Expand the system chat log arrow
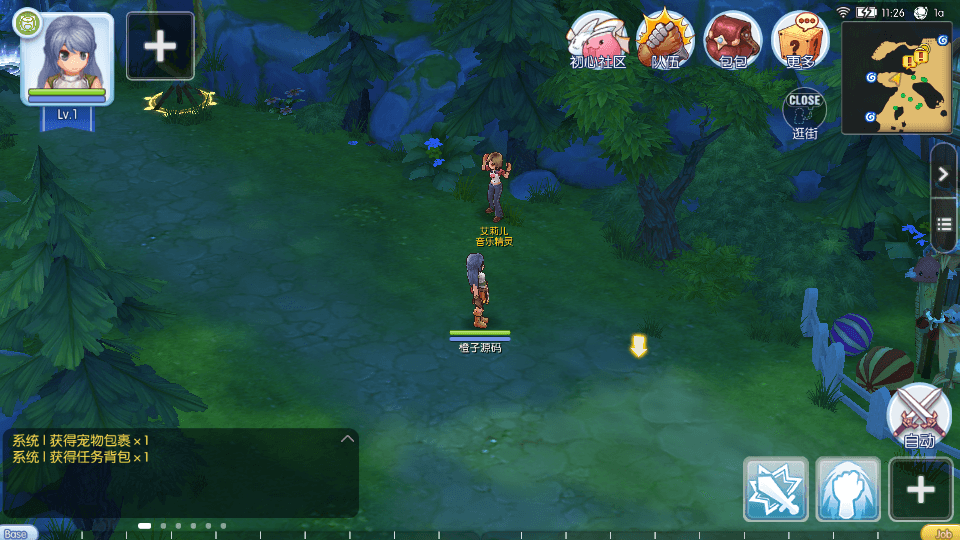The image size is (960, 540). point(347,439)
